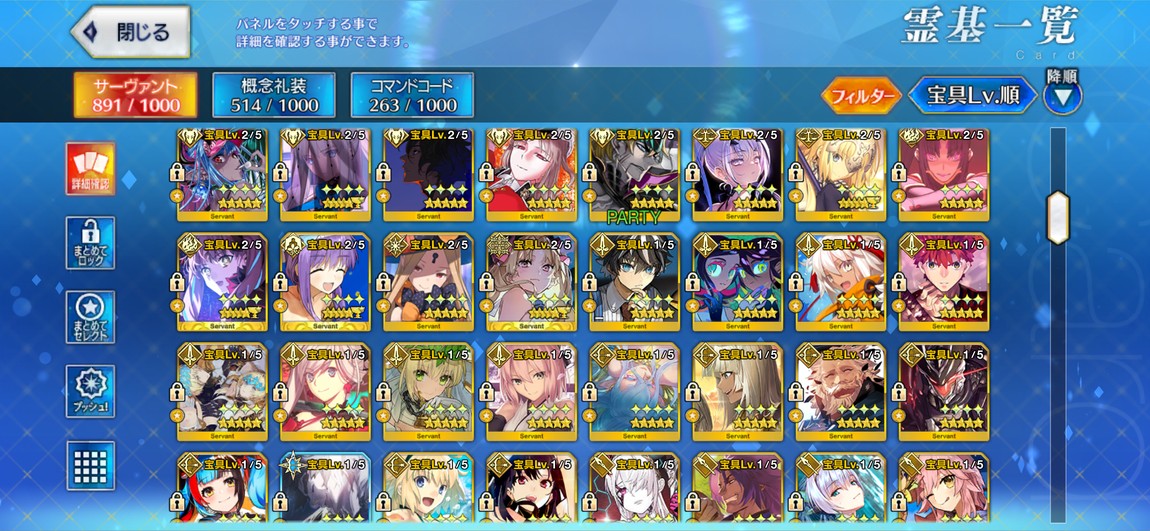Open the white-bearded old man servant card

point(840,389)
